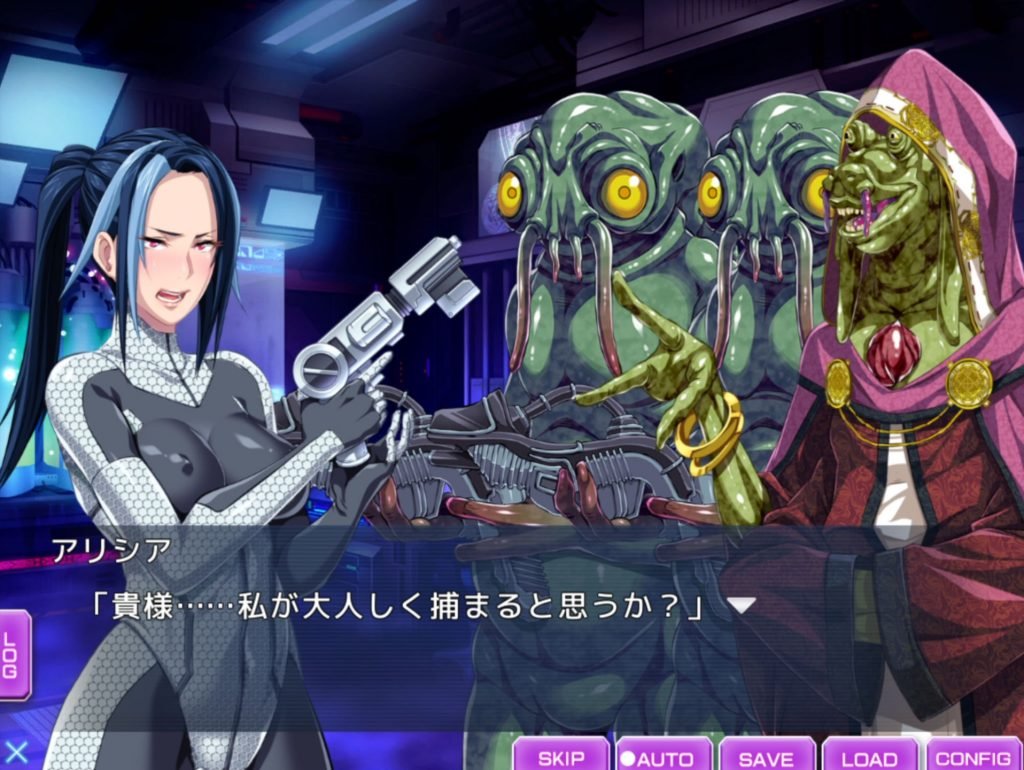
Task: Hide the text window with the X
Action: click(16, 752)
